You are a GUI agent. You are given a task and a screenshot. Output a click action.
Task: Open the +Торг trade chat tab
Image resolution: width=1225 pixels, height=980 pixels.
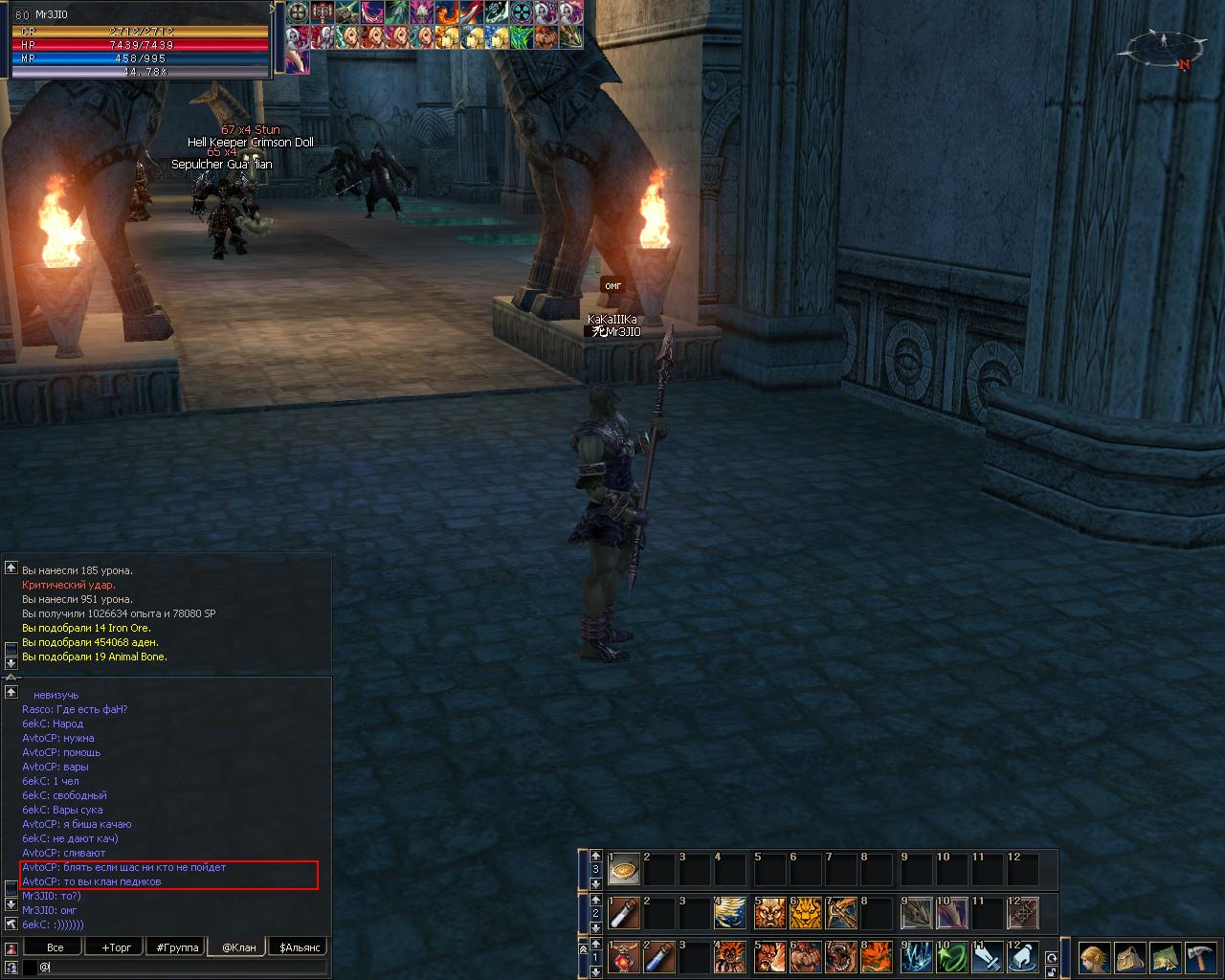[117, 947]
